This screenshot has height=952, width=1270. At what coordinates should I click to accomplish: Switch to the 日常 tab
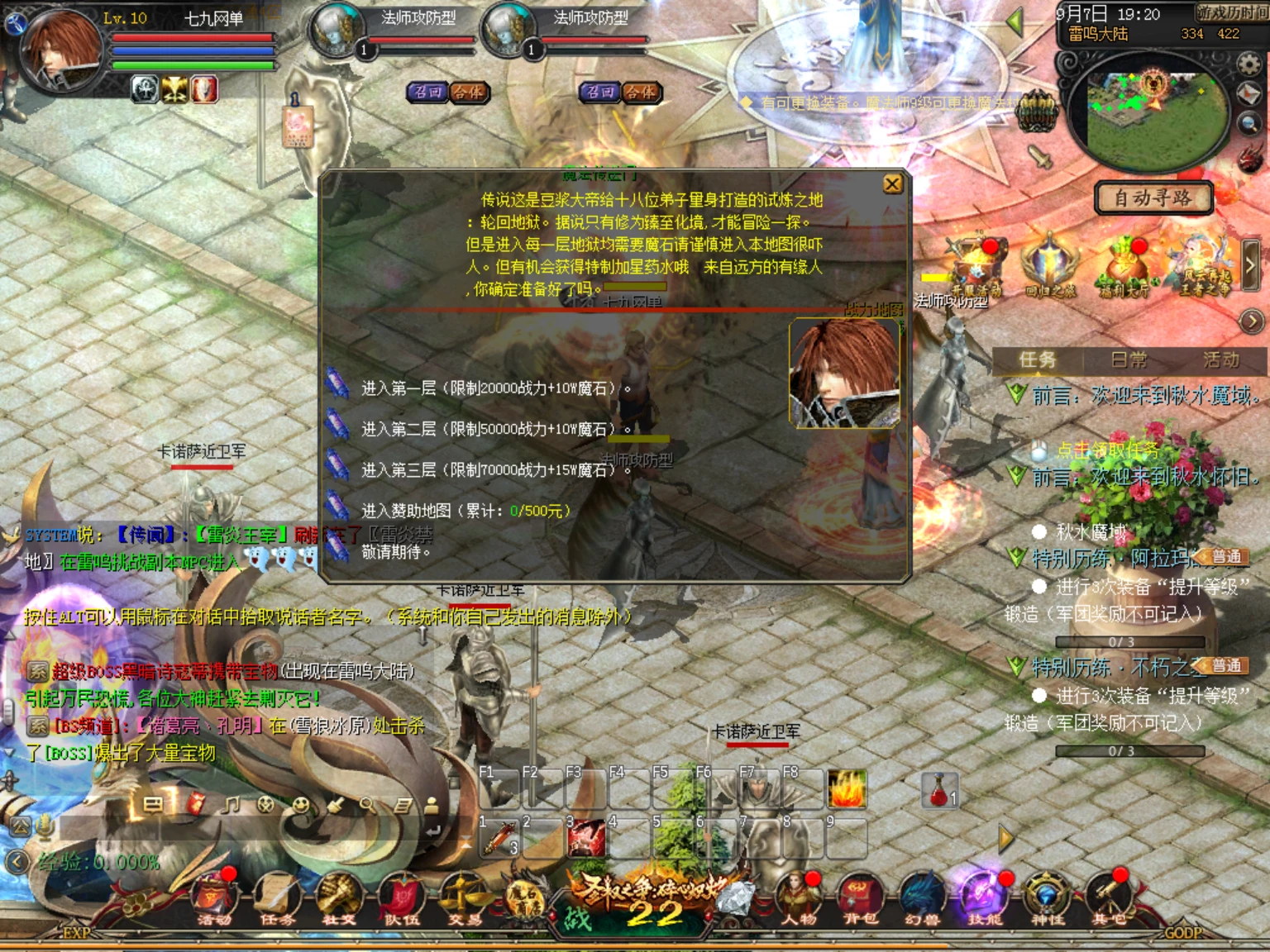[1129, 359]
